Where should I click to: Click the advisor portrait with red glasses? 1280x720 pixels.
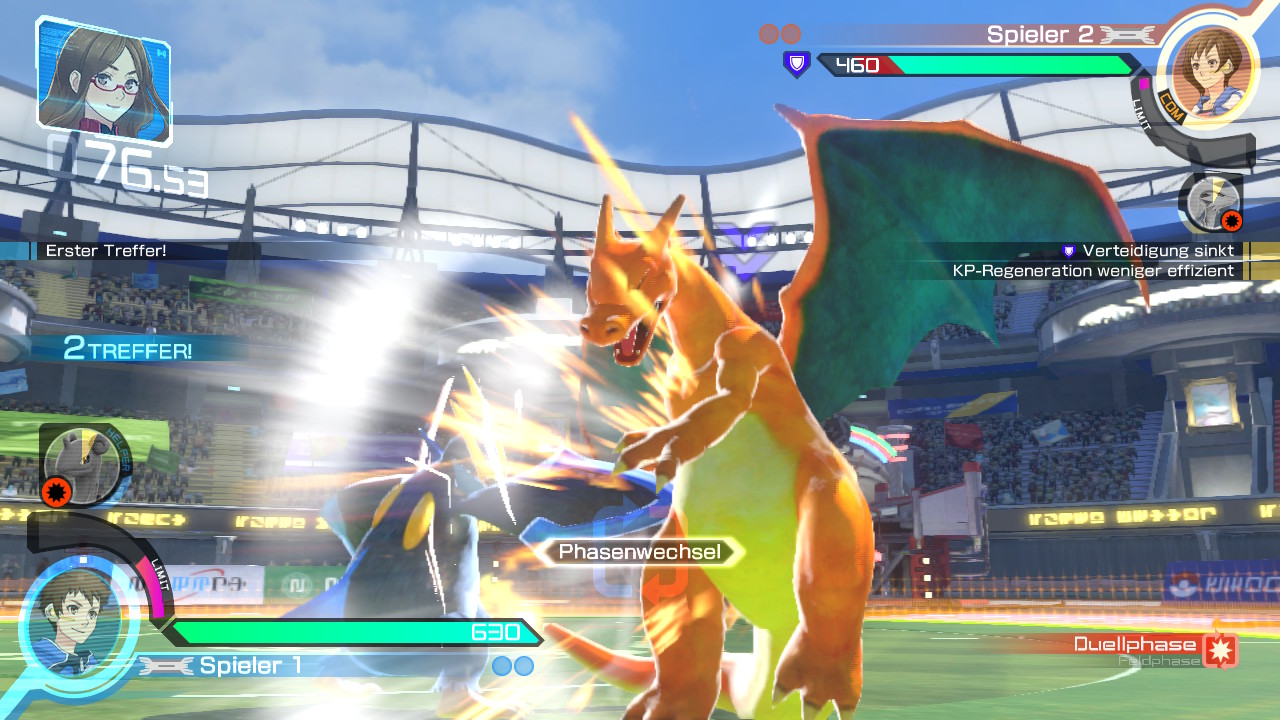[x=103, y=77]
